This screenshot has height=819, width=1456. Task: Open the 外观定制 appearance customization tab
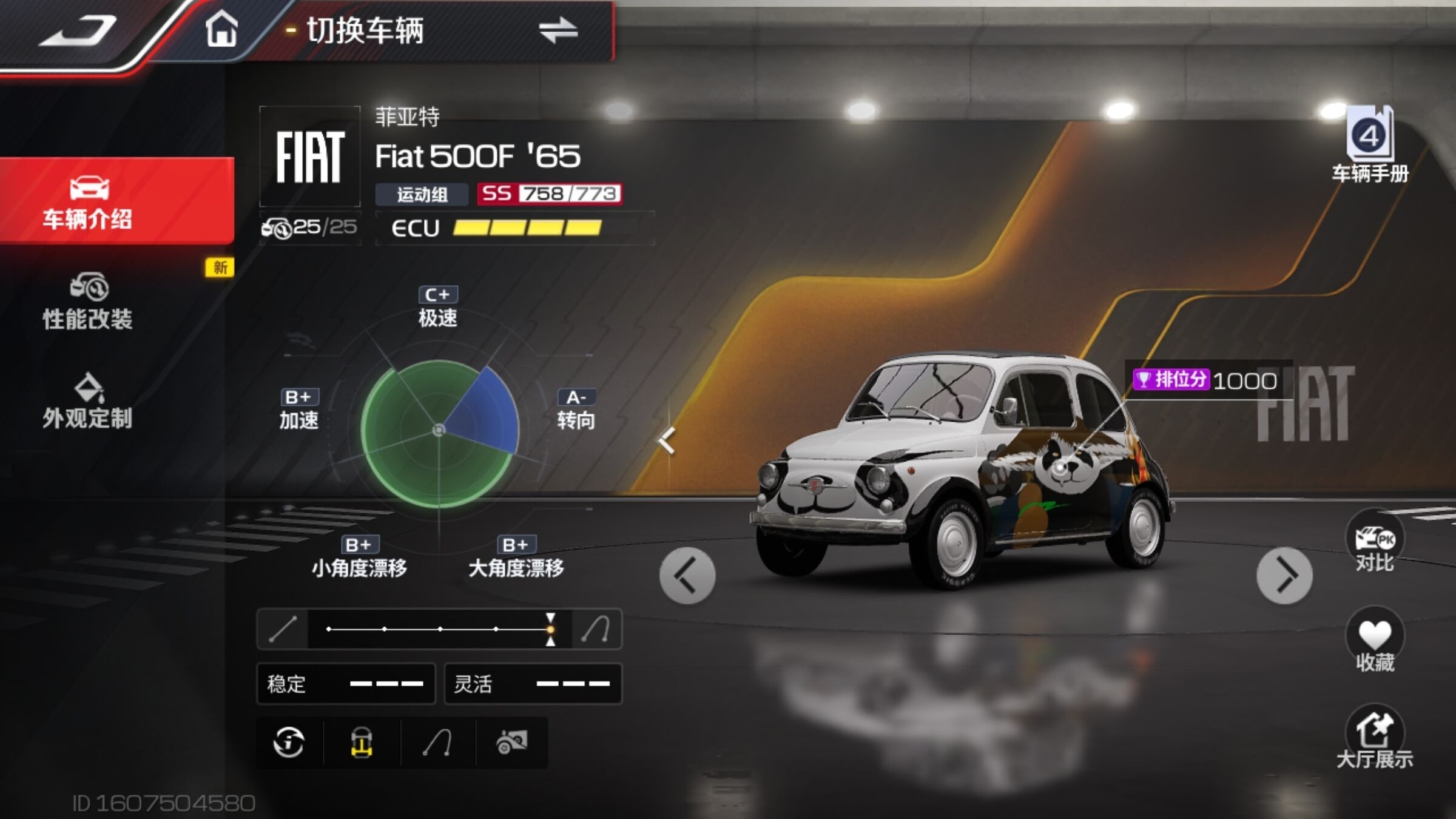89,401
